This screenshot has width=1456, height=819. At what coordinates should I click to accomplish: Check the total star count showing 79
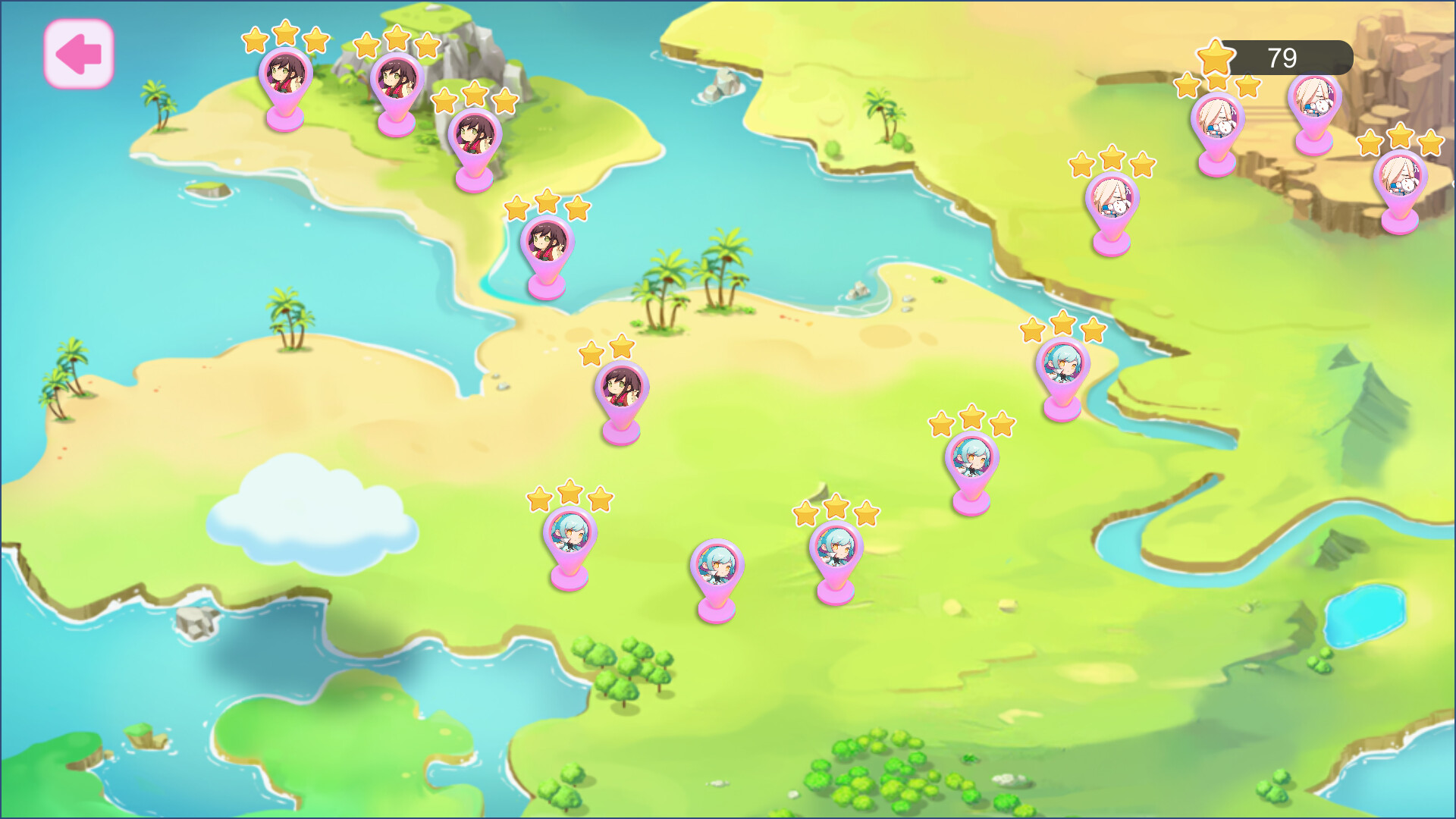pos(1280,56)
